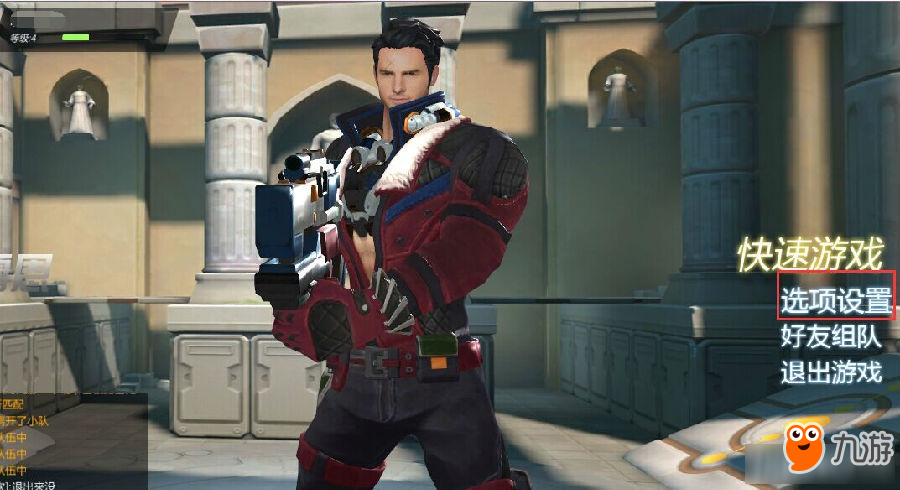Select 退出游戏 to exit the game
The width and height of the screenshot is (900, 490).
tap(831, 373)
